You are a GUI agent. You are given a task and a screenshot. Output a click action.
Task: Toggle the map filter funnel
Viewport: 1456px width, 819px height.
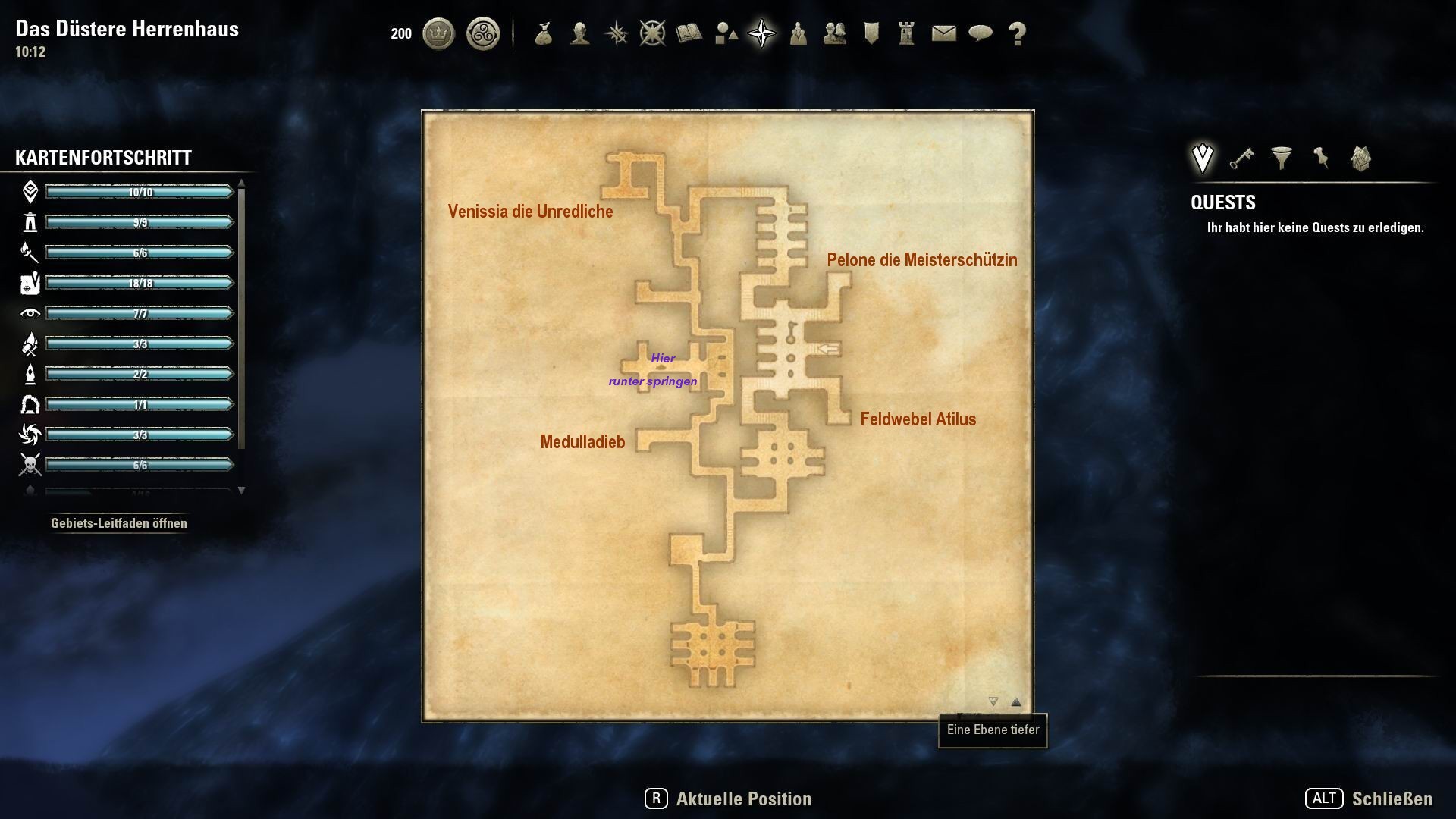point(1280,158)
